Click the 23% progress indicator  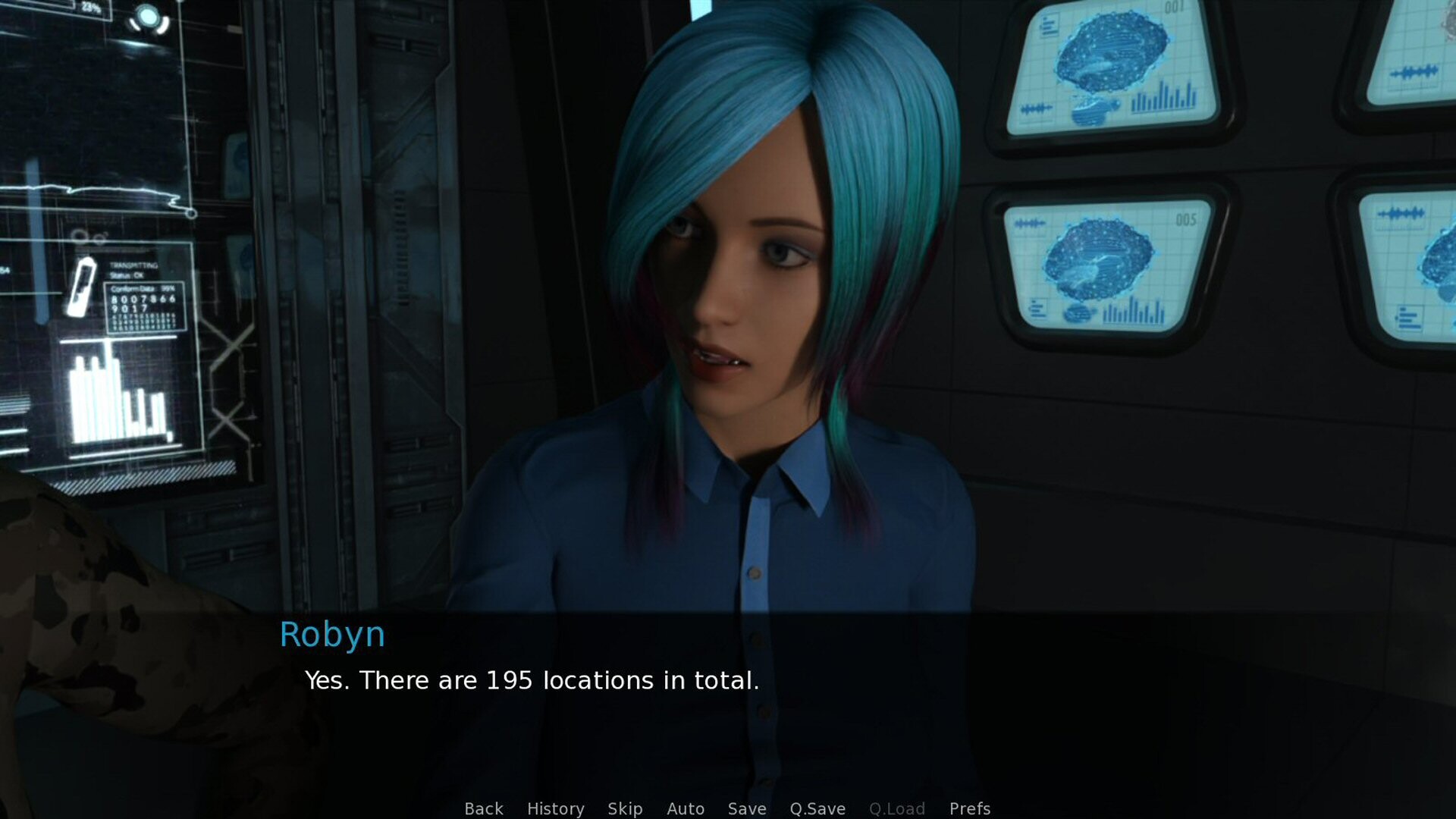coord(91,8)
